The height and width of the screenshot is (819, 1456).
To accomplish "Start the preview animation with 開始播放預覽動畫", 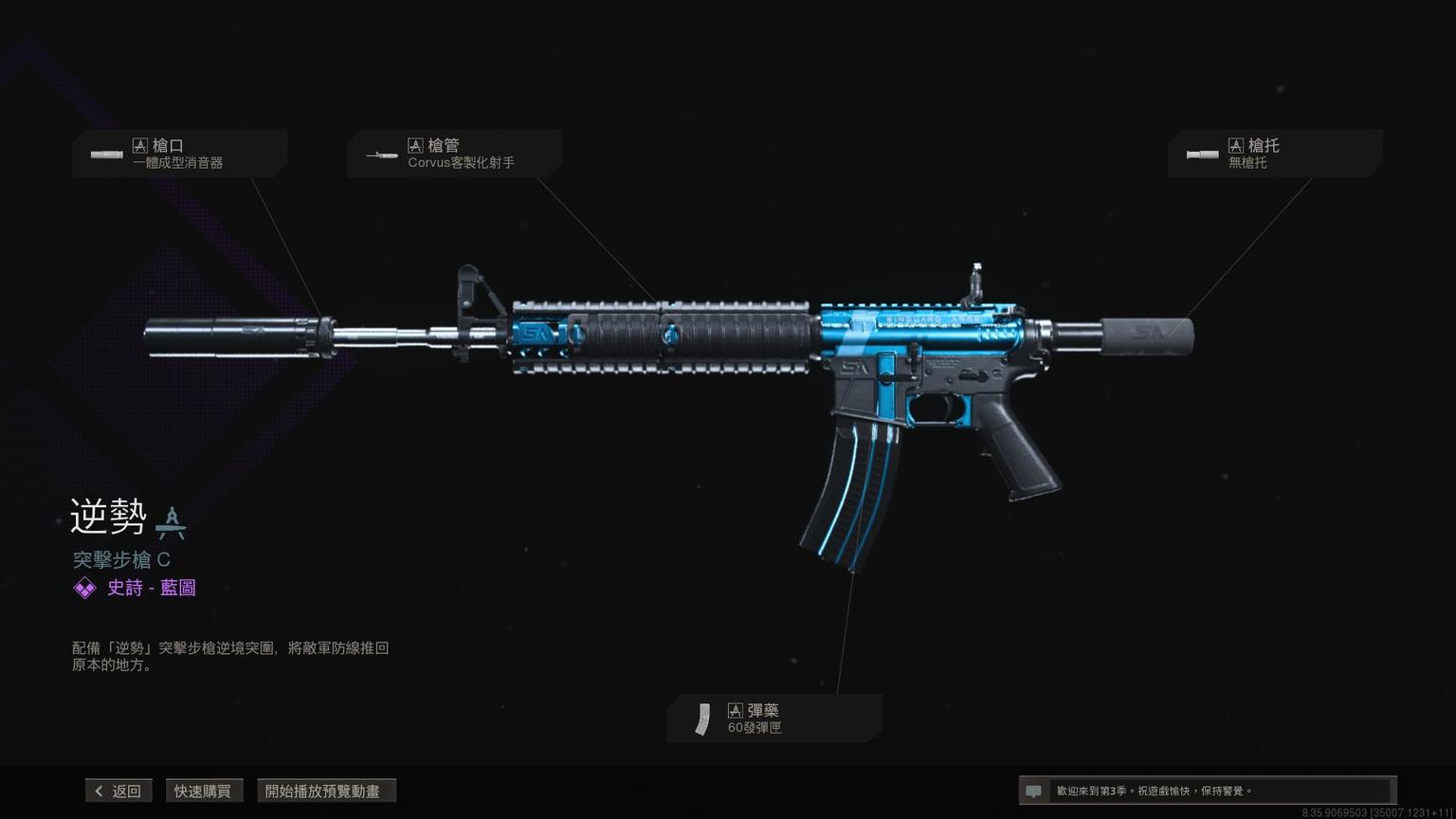I will click(x=325, y=791).
